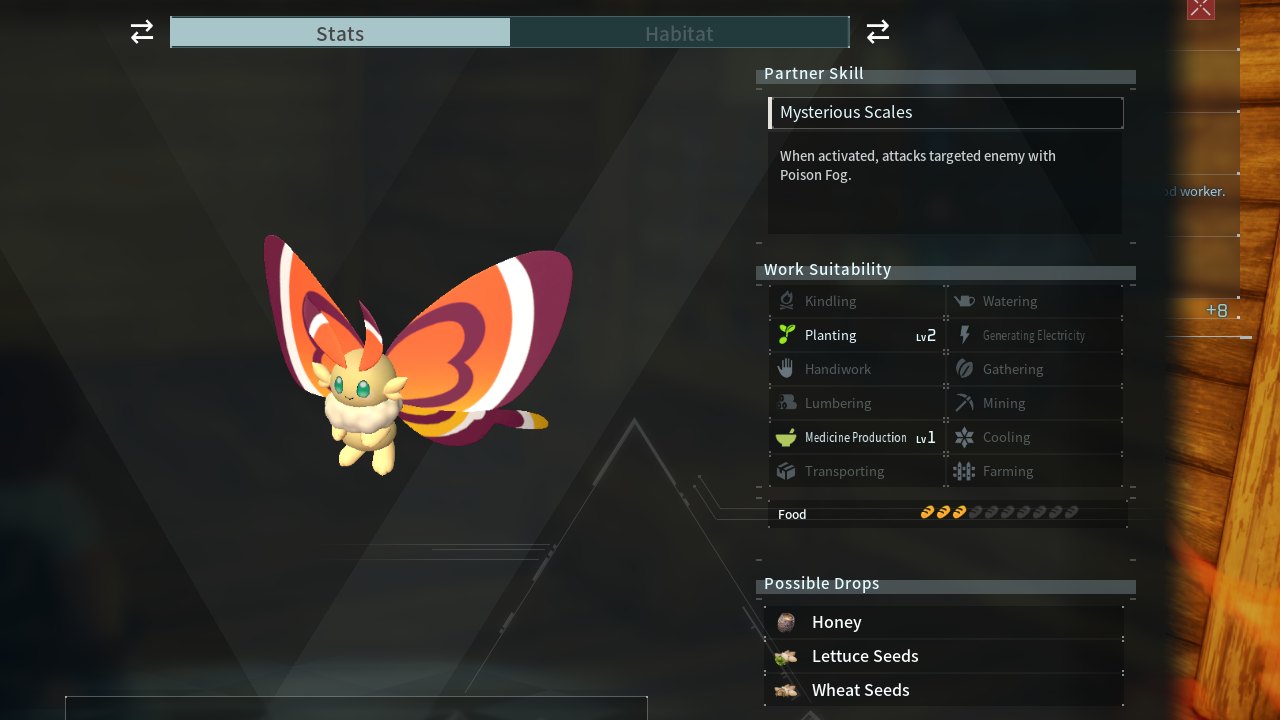Screen dimensions: 1280x720
Task: Select the Medicine Production icon
Action: pyautogui.click(x=786, y=437)
